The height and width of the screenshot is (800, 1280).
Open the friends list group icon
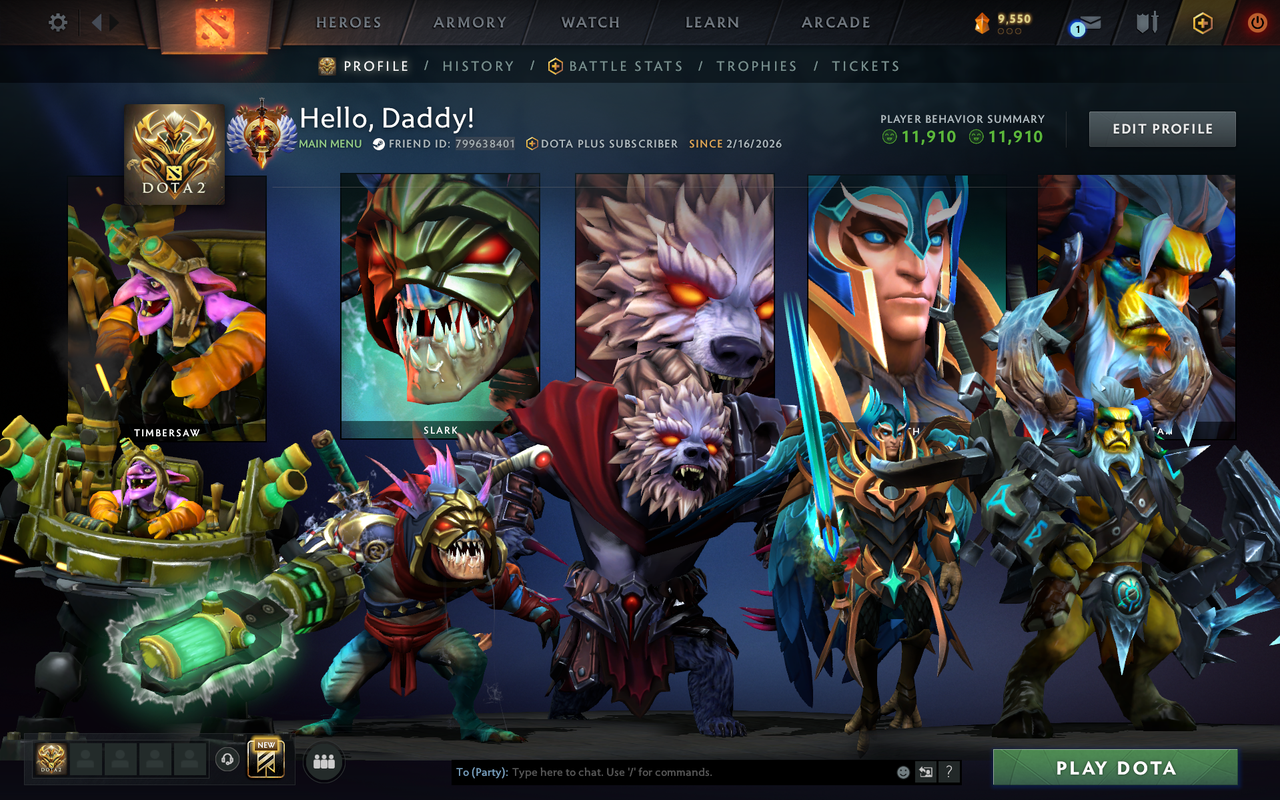[x=323, y=762]
